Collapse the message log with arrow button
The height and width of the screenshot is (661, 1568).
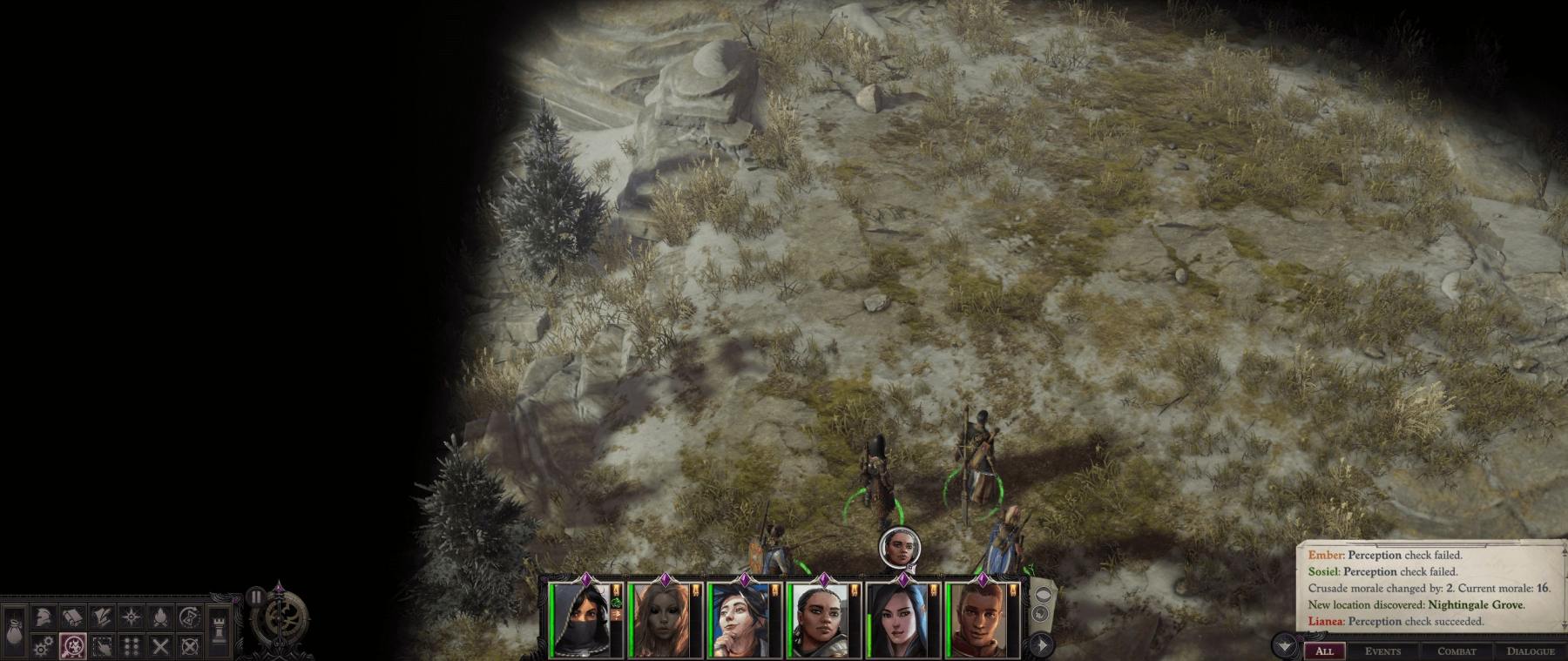coord(1285,646)
